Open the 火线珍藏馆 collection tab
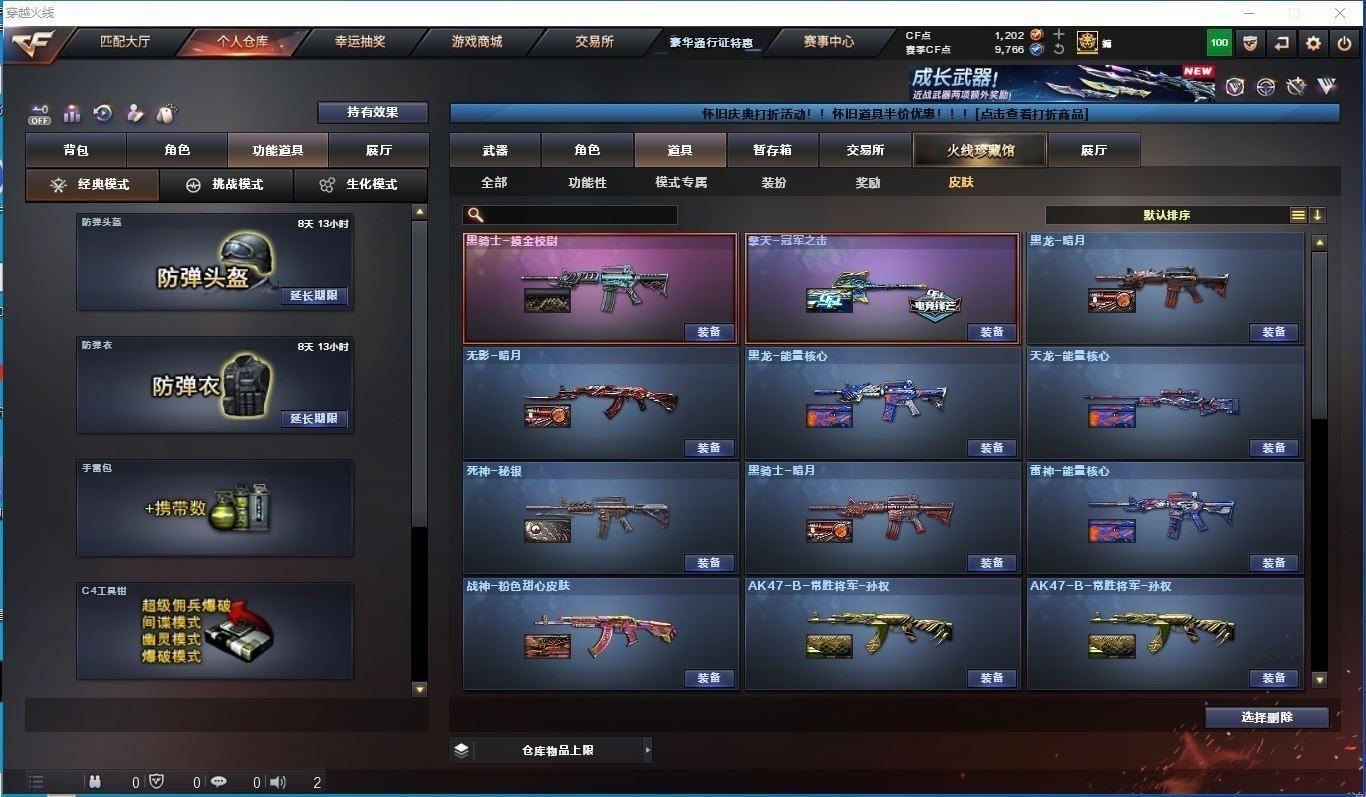The image size is (1366, 797). pos(980,150)
